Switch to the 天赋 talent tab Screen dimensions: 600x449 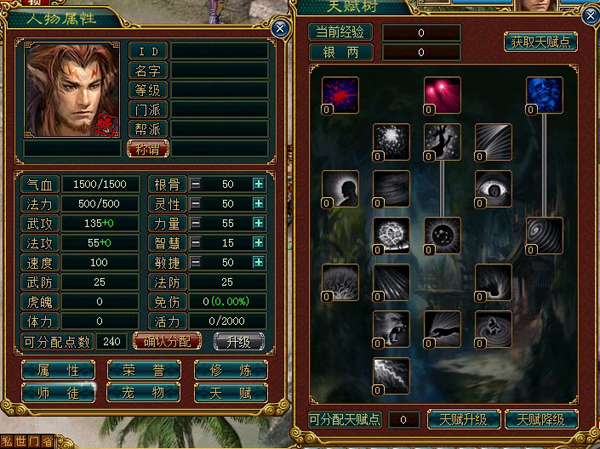point(231,392)
